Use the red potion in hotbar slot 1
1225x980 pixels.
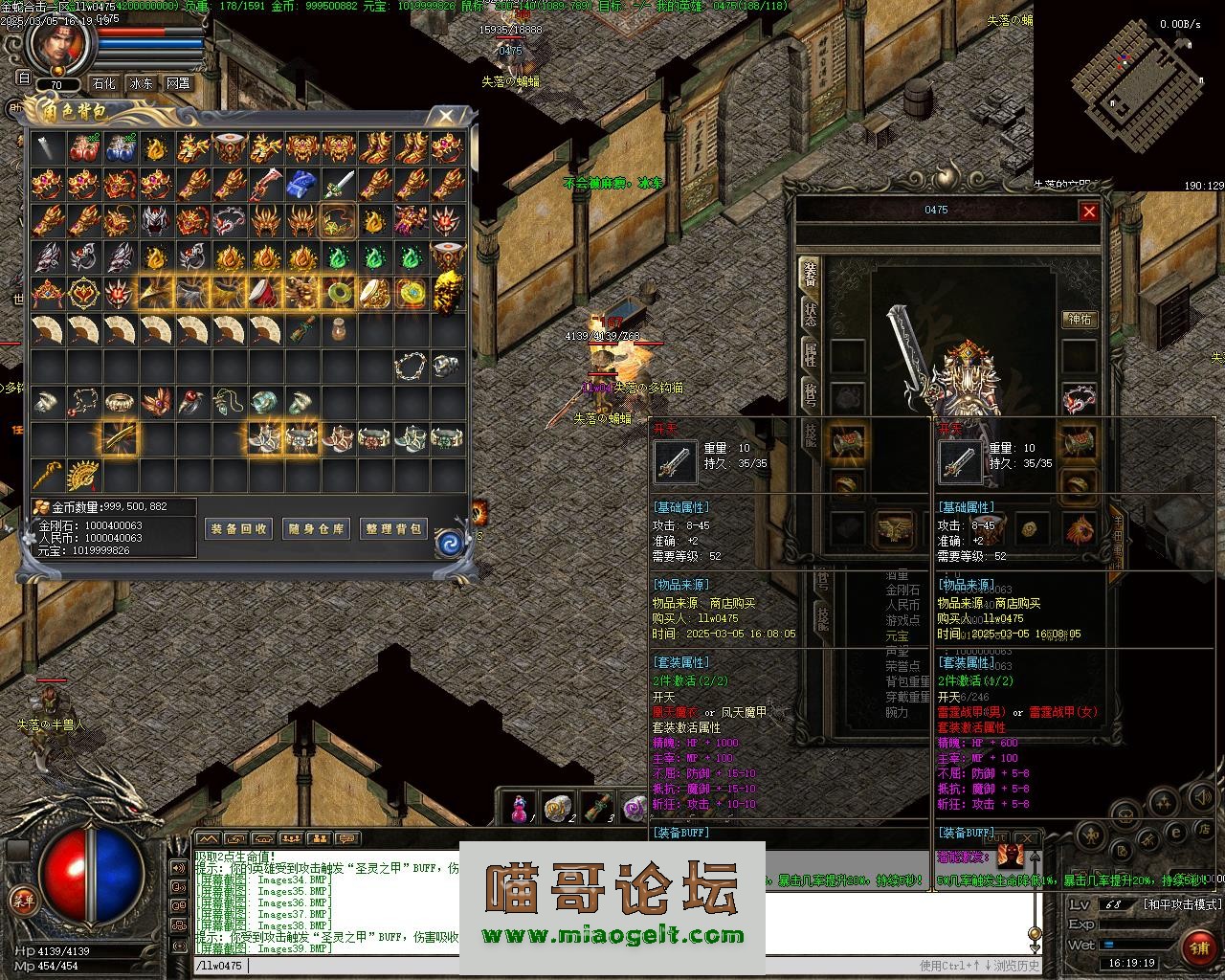(x=519, y=809)
